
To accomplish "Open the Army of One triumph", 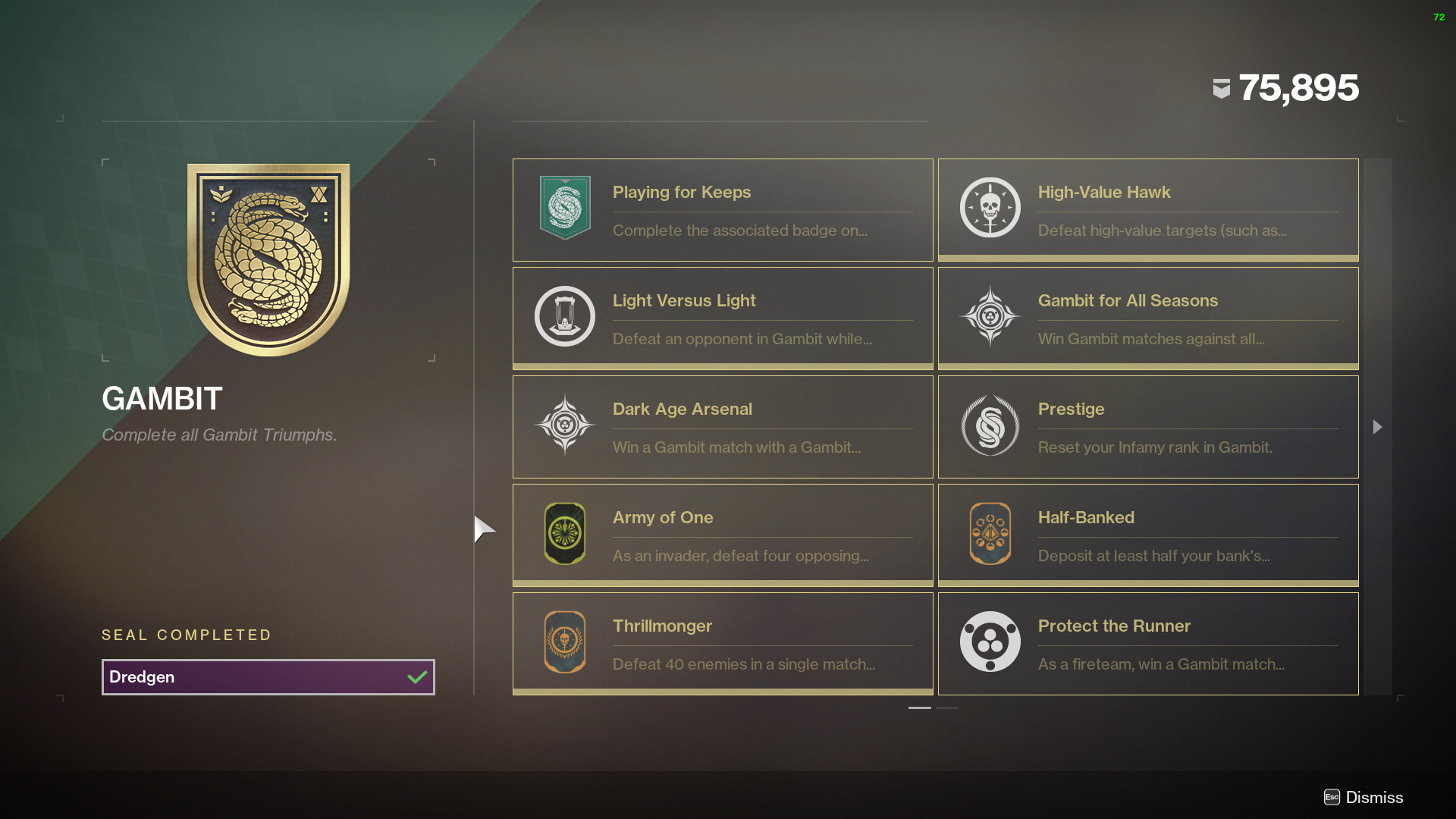I will [722, 535].
